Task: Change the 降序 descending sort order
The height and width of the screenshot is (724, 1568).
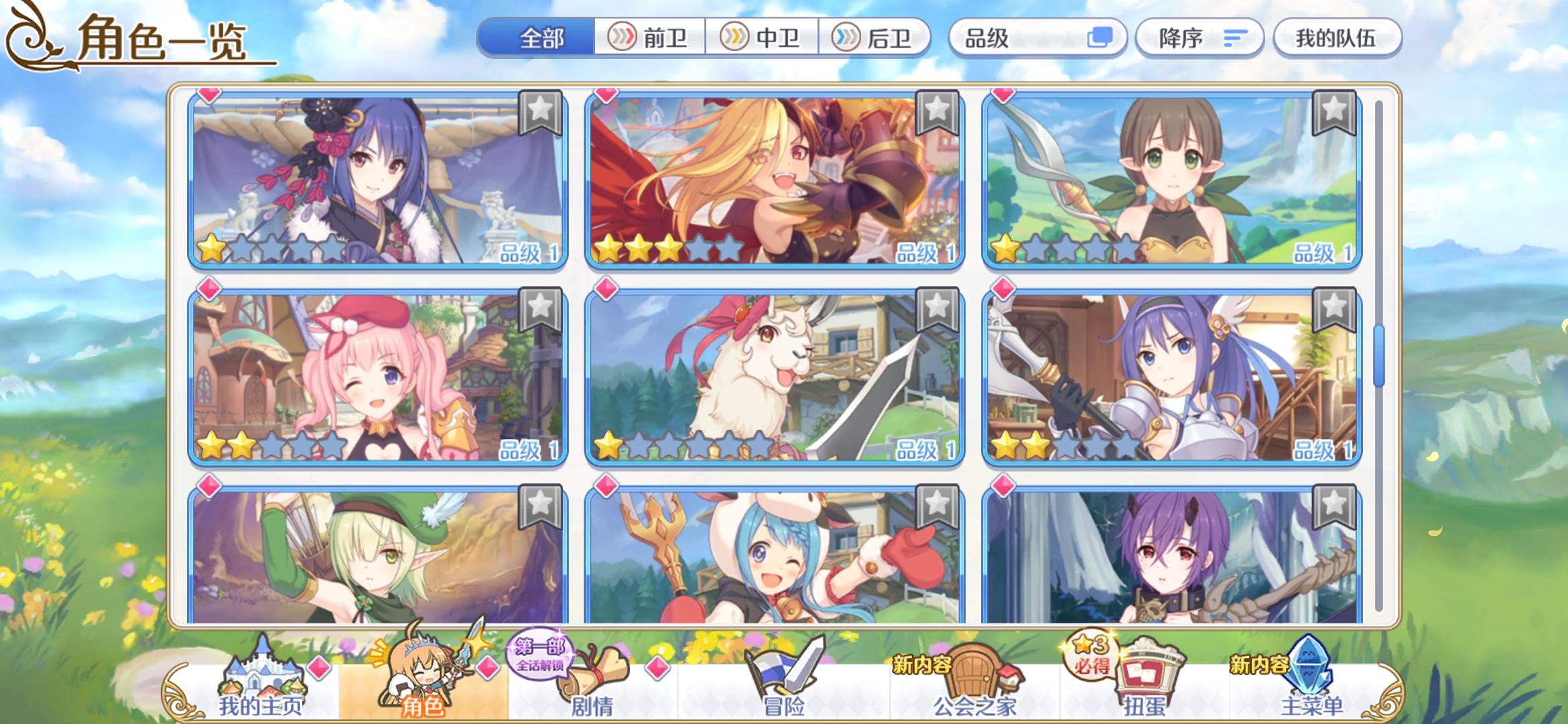Action: (1199, 38)
